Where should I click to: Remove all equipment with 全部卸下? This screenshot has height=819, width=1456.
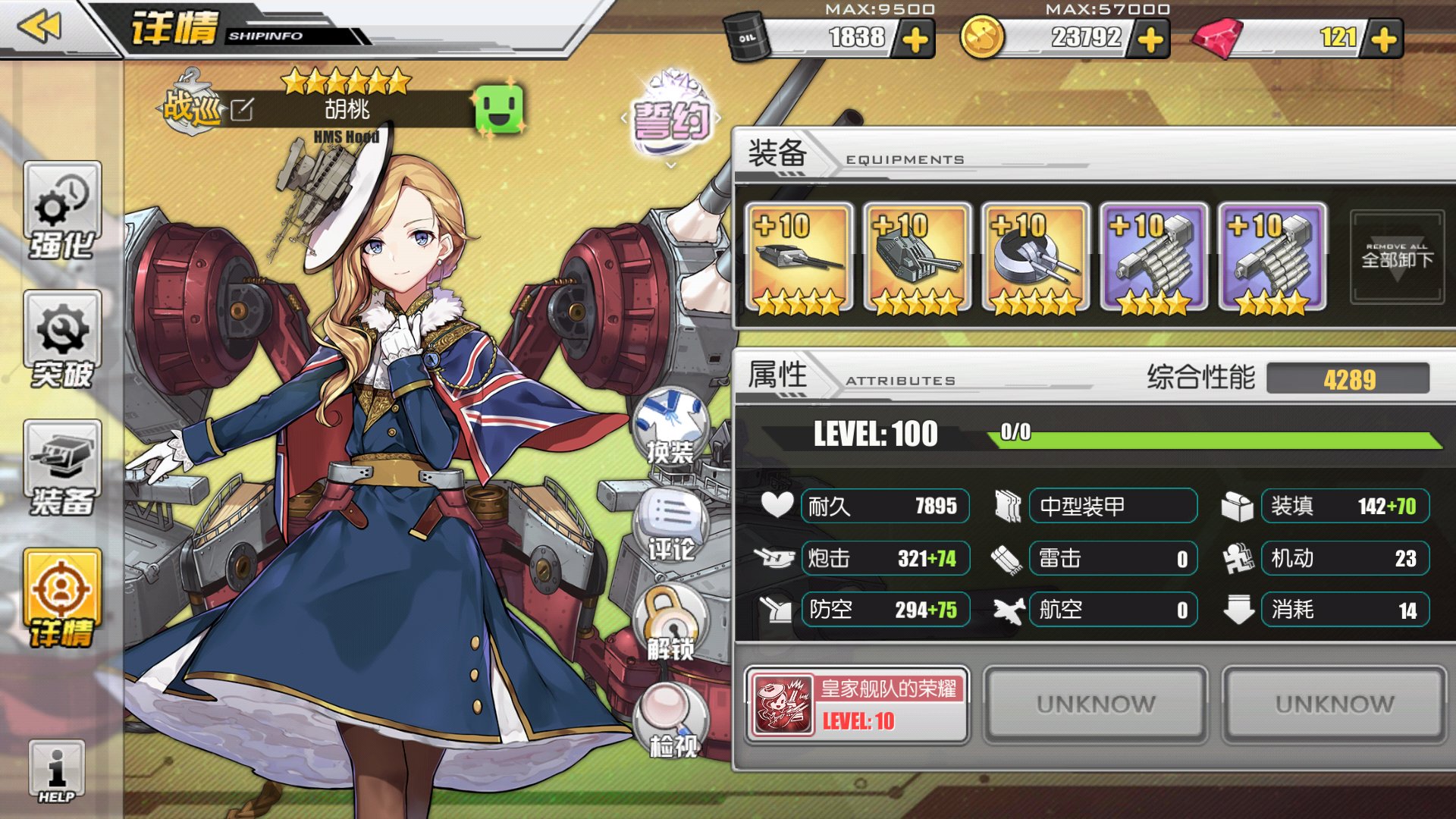click(1397, 258)
